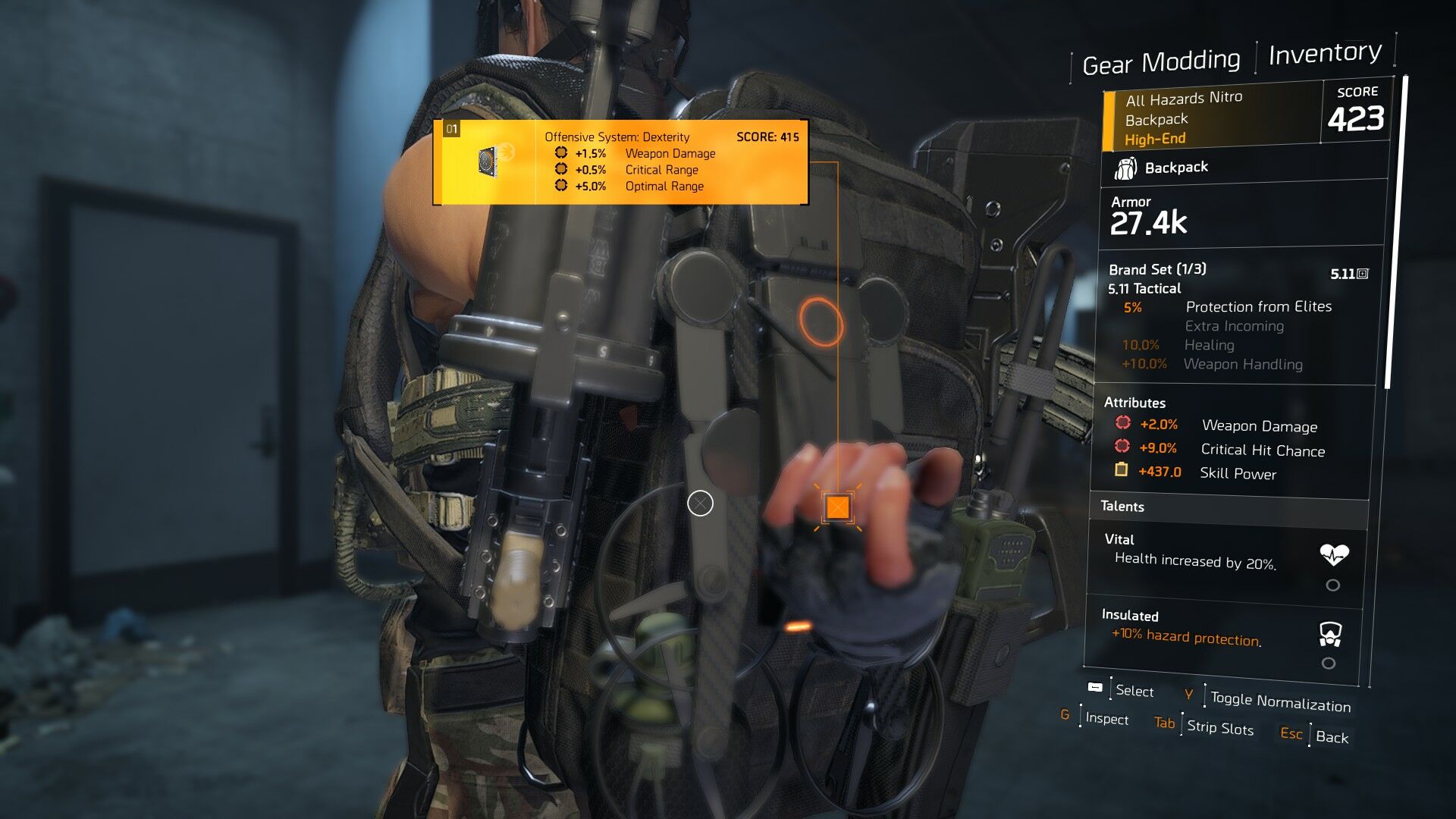
Task: Click the Select option
Action: click(1134, 691)
